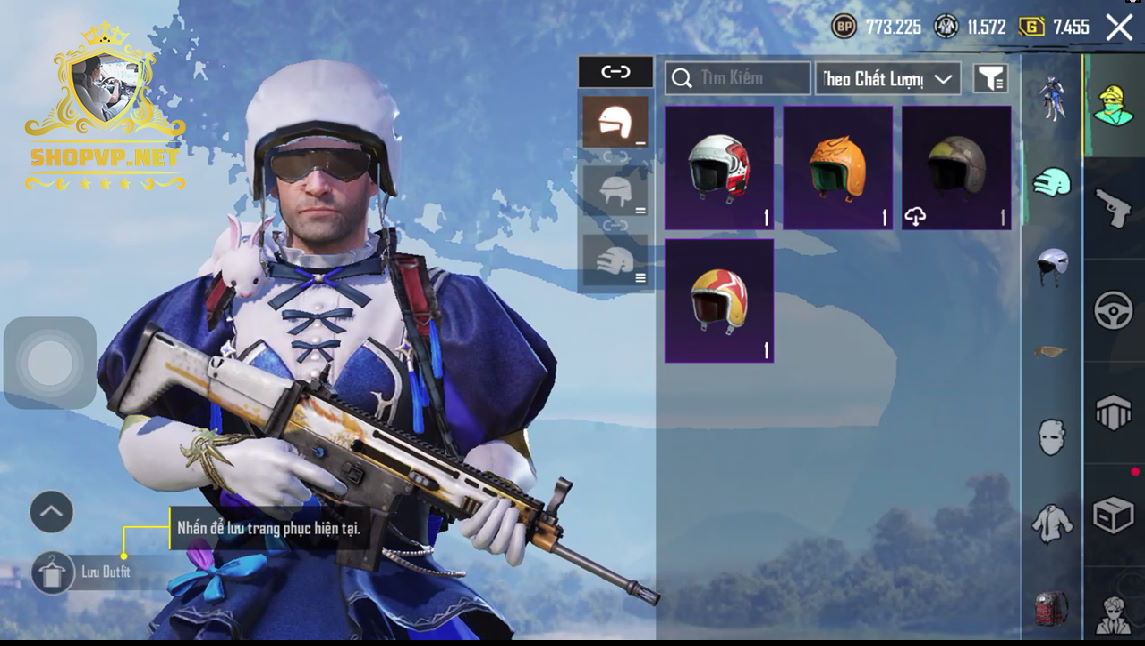Switch to the level 3 helmet tier
1145x646 pixels.
[x=616, y=260]
